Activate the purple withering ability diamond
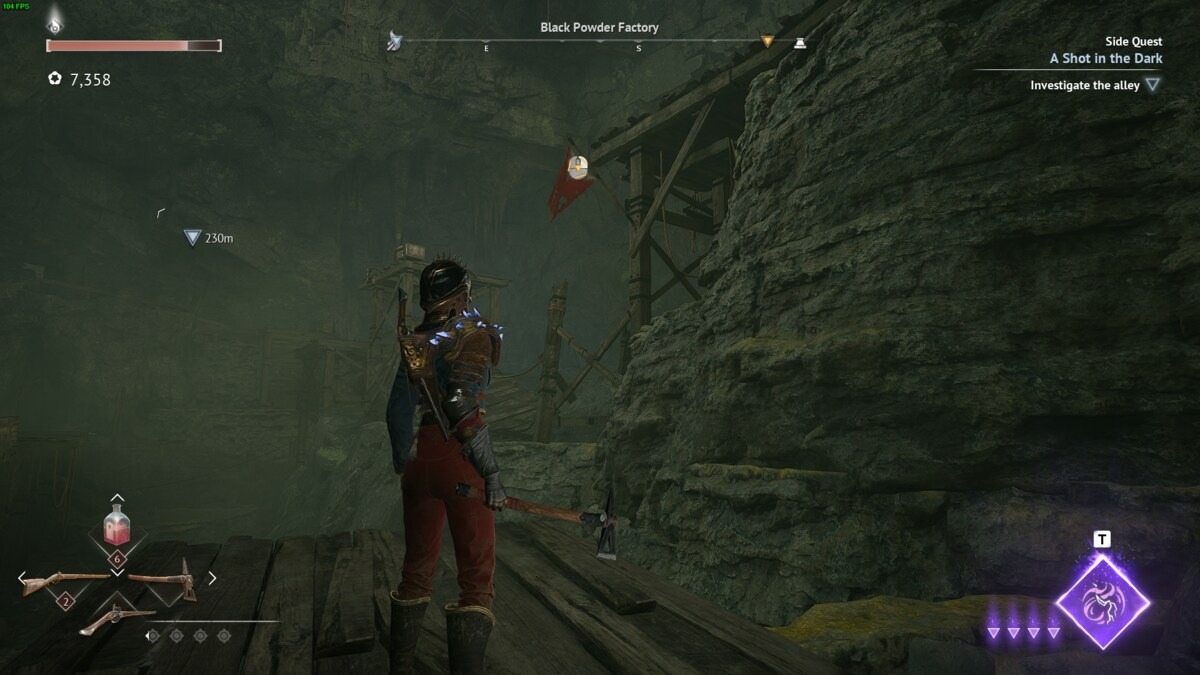1200x675 pixels. pyautogui.click(x=1103, y=602)
